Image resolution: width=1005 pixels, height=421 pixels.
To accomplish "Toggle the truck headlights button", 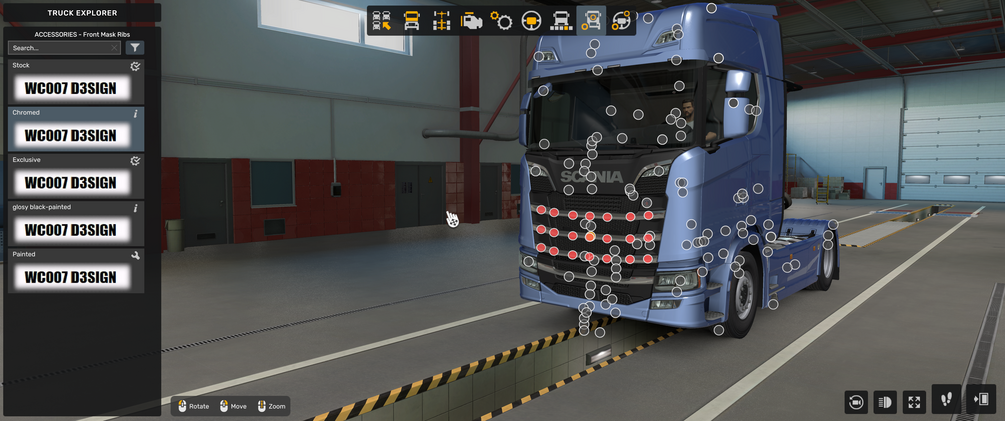I will click(884, 402).
